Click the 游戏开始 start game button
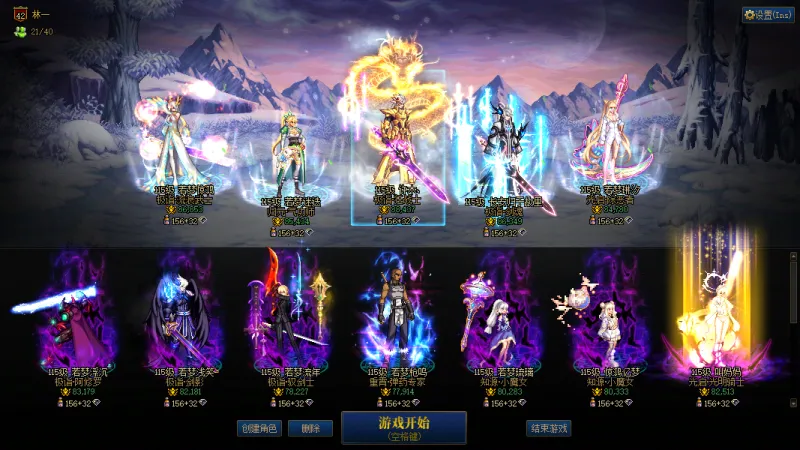The width and height of the screenshot is (800, 450). [403, 427]
